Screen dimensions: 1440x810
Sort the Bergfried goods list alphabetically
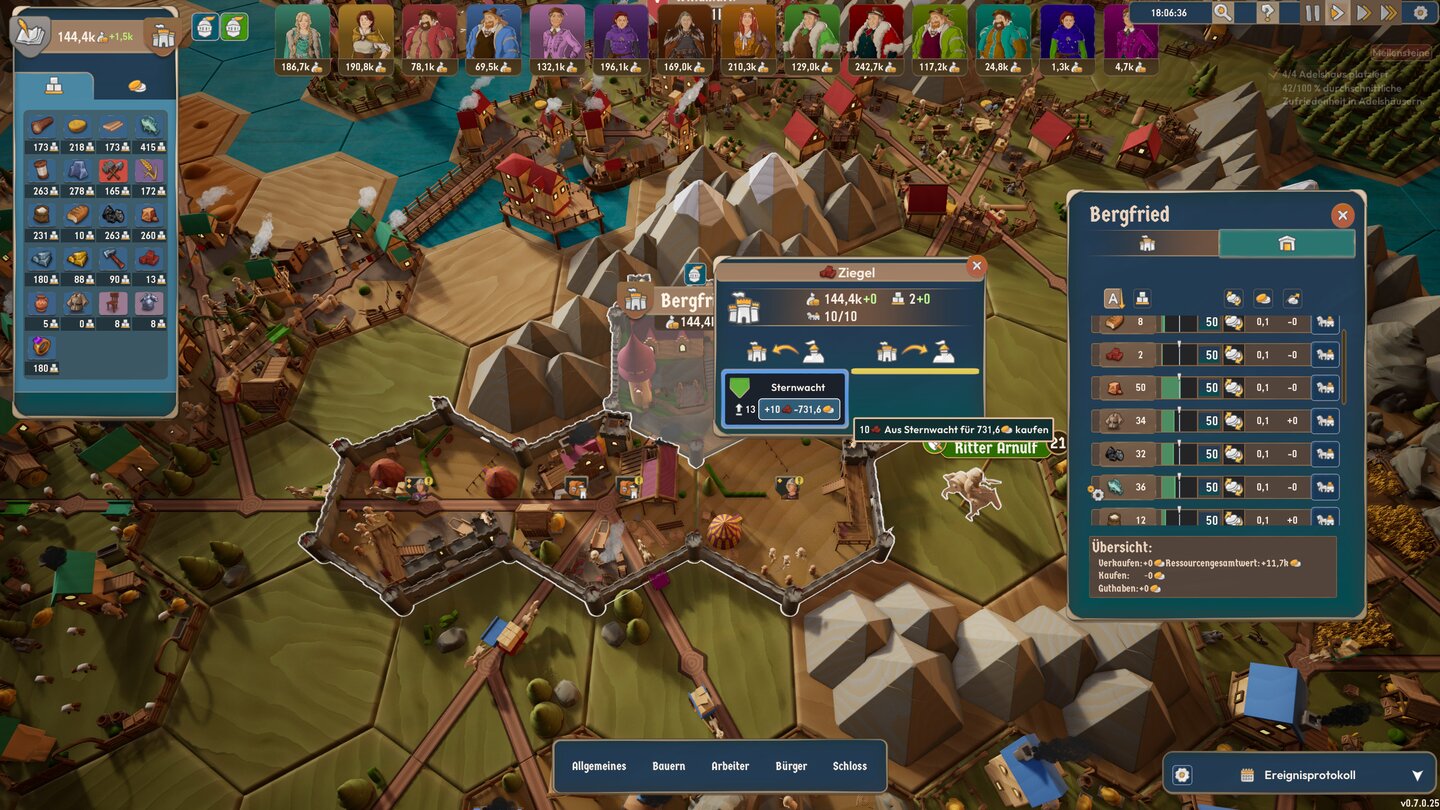tap(1113, 298)
